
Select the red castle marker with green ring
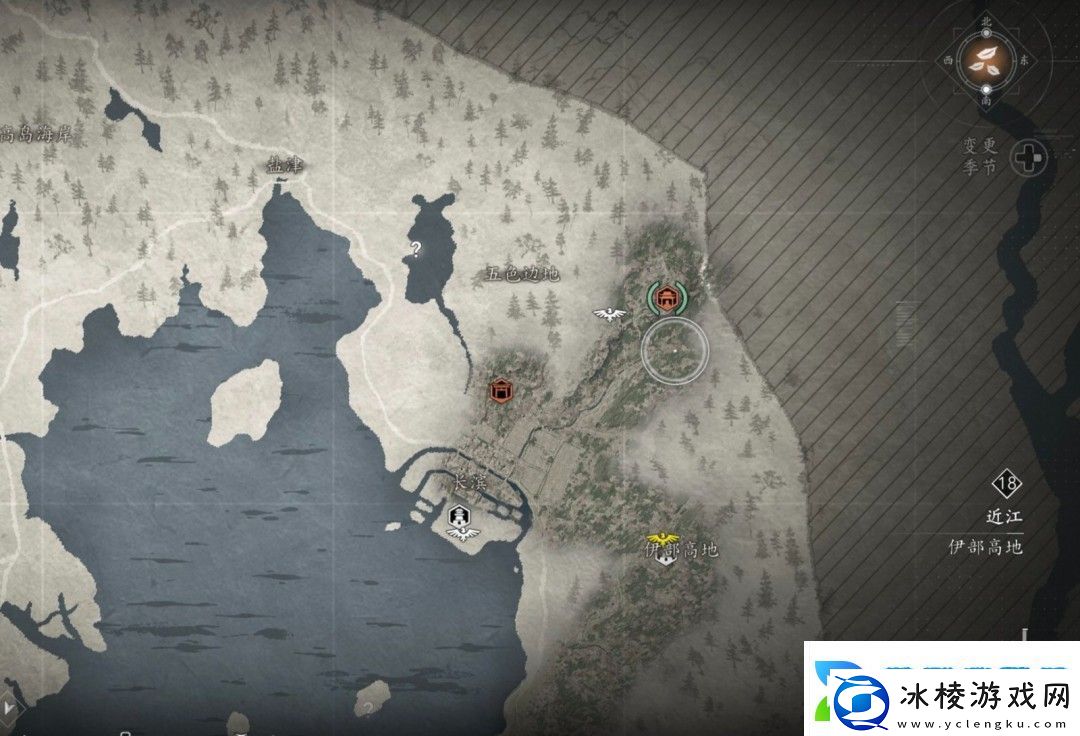(665, 297)
